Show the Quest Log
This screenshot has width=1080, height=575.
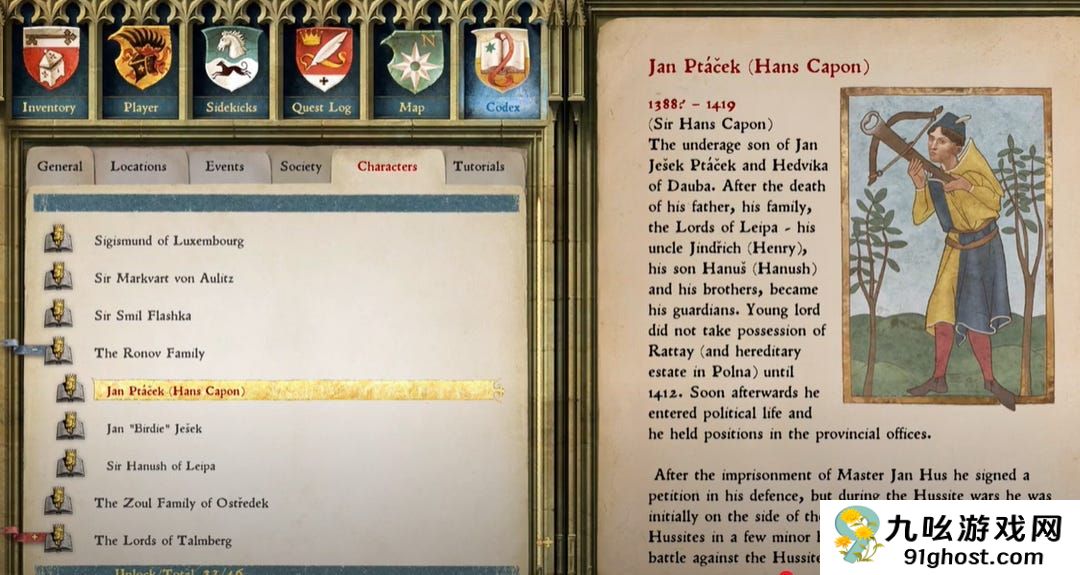click(x=322, y=71)
